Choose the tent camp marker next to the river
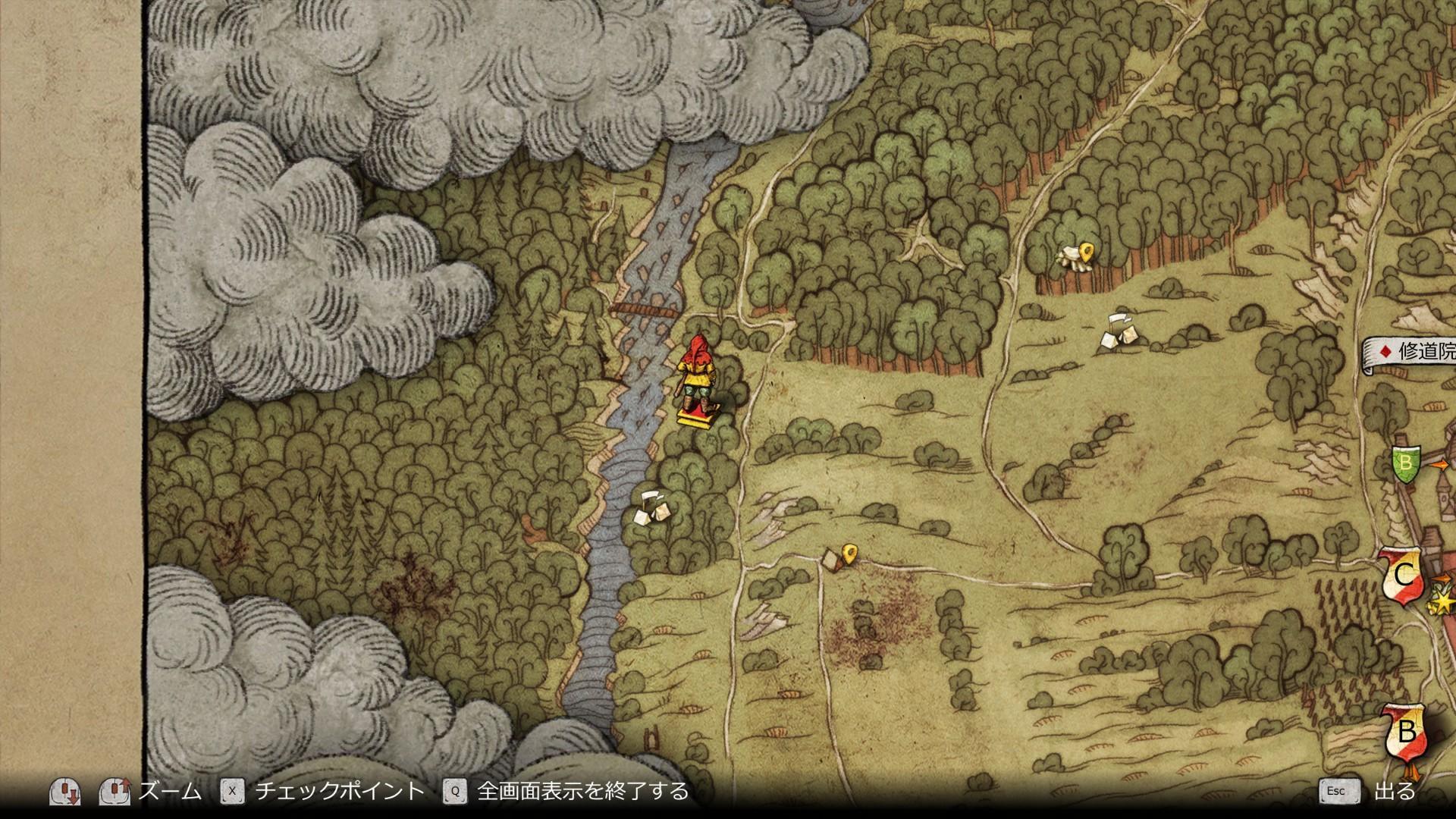The image size is (1456, 819). (650, 507)
